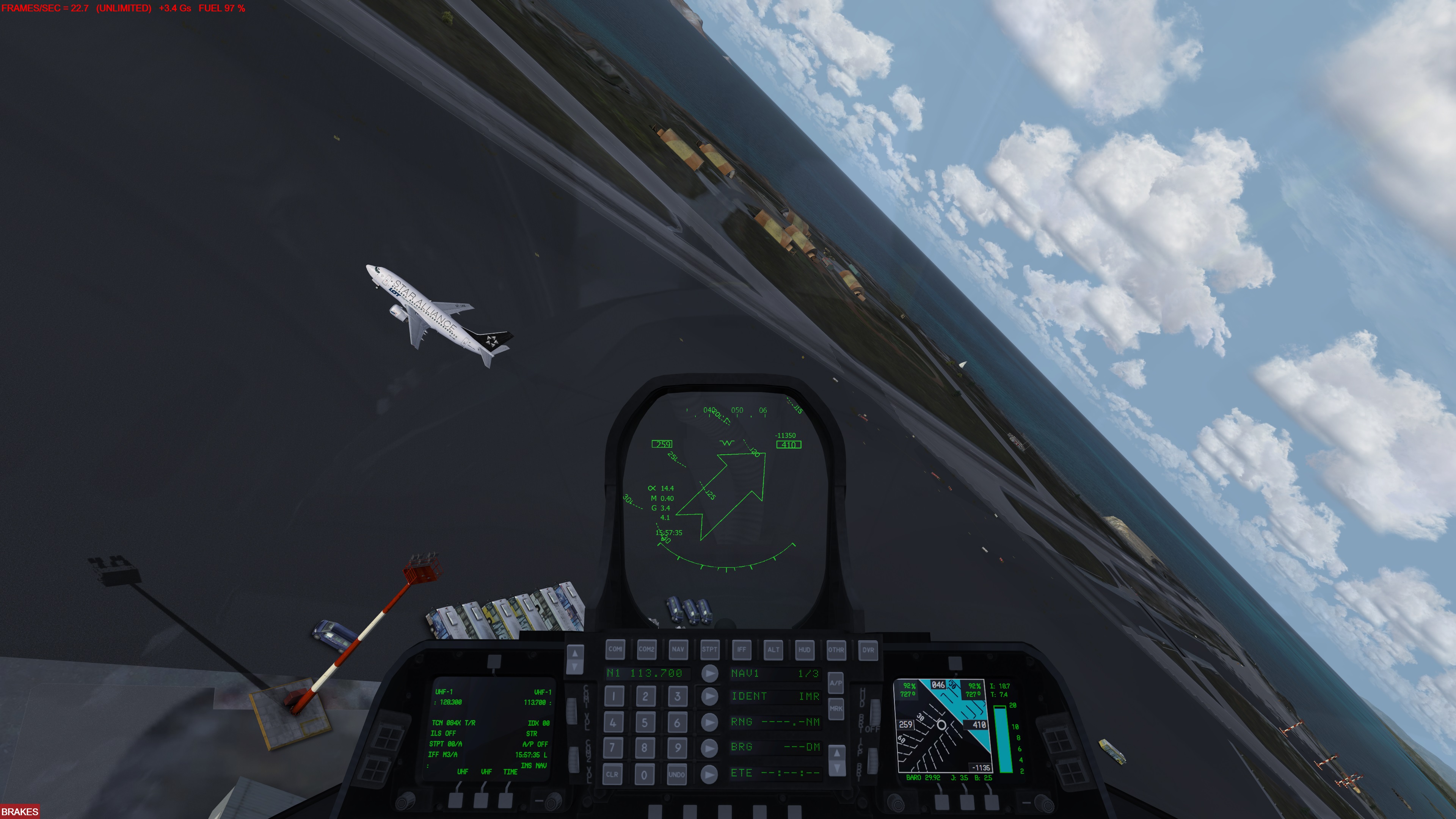Click the arrow button beside the IDENT line
Screen dimensions: 1456x819
click(x=709, y=697)
